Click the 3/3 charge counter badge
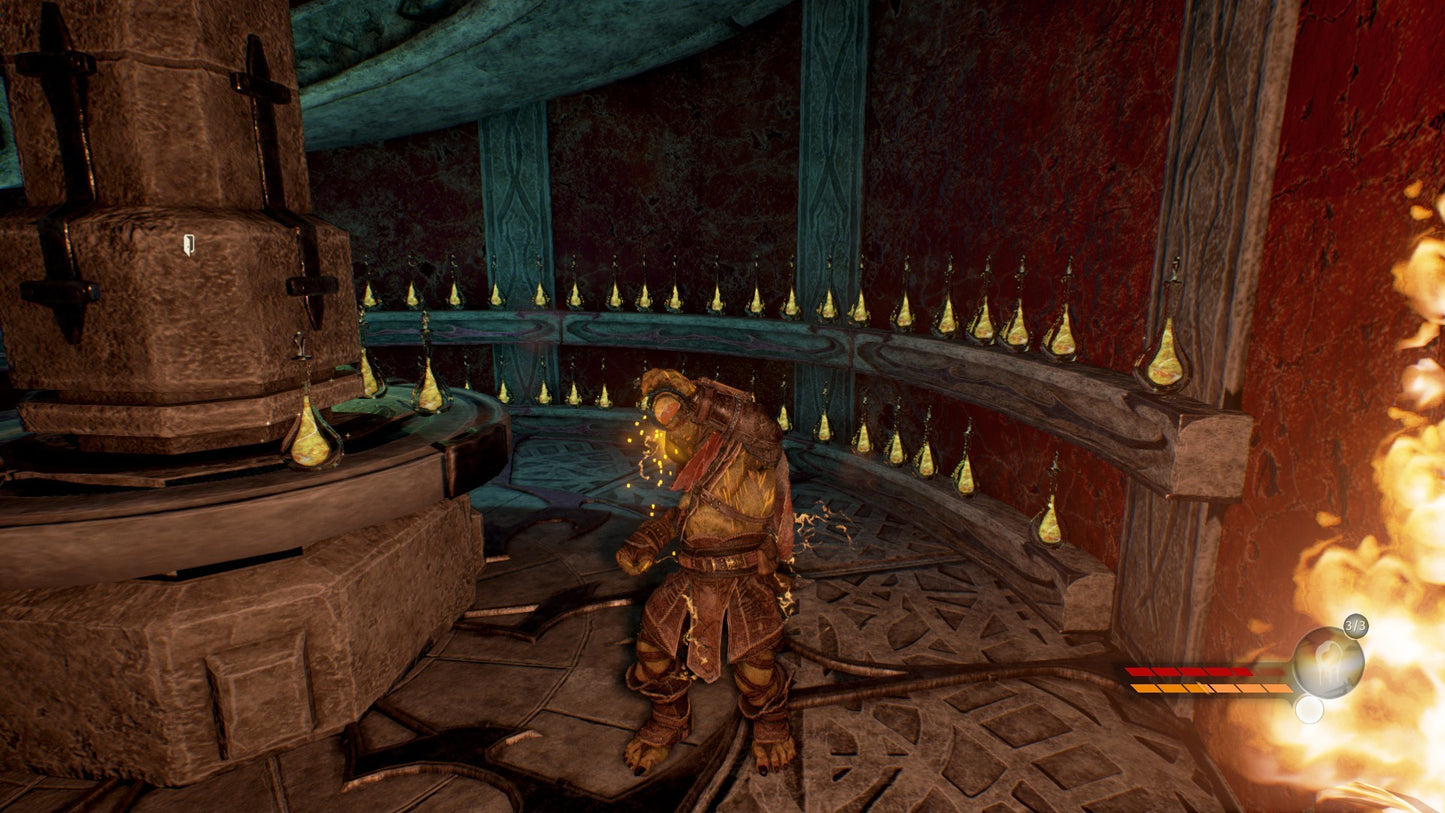This screenshot has height=813, width=1445. [1355, 625]
